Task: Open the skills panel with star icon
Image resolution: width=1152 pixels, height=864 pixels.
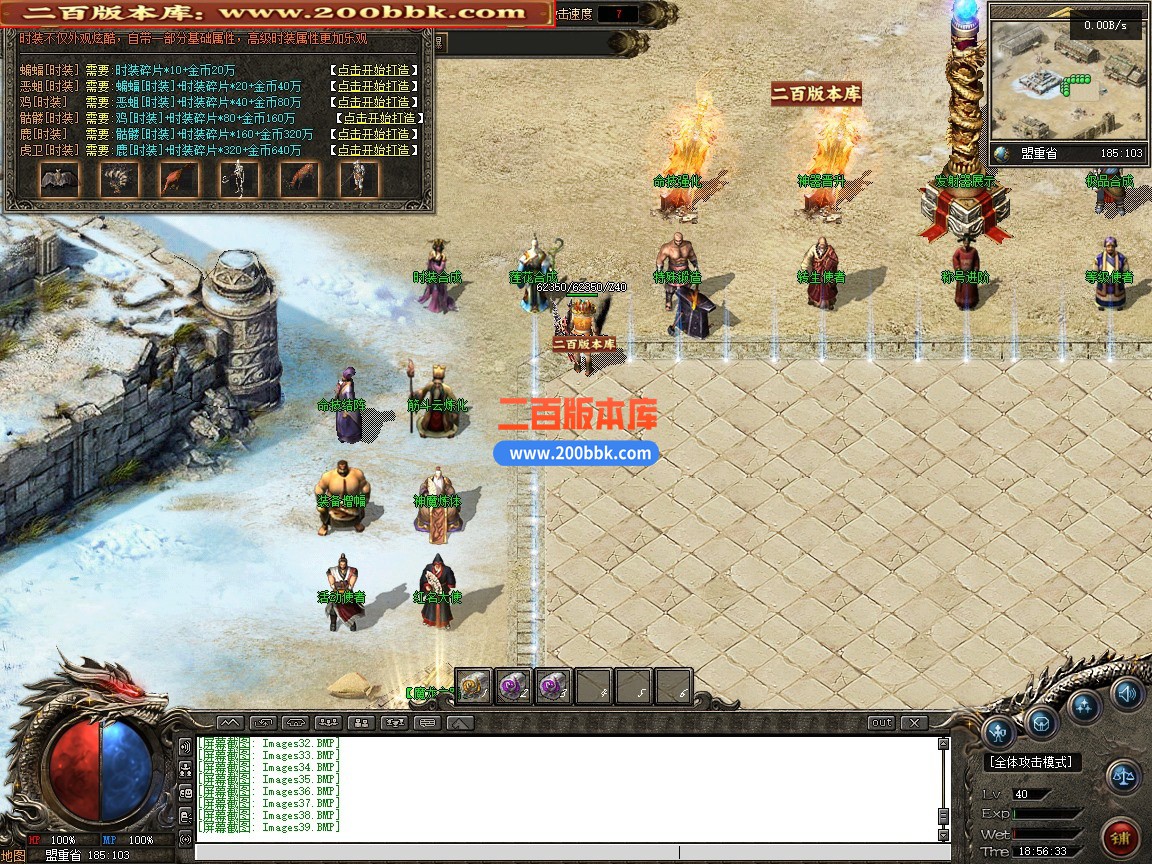Action: (1084, 705)
